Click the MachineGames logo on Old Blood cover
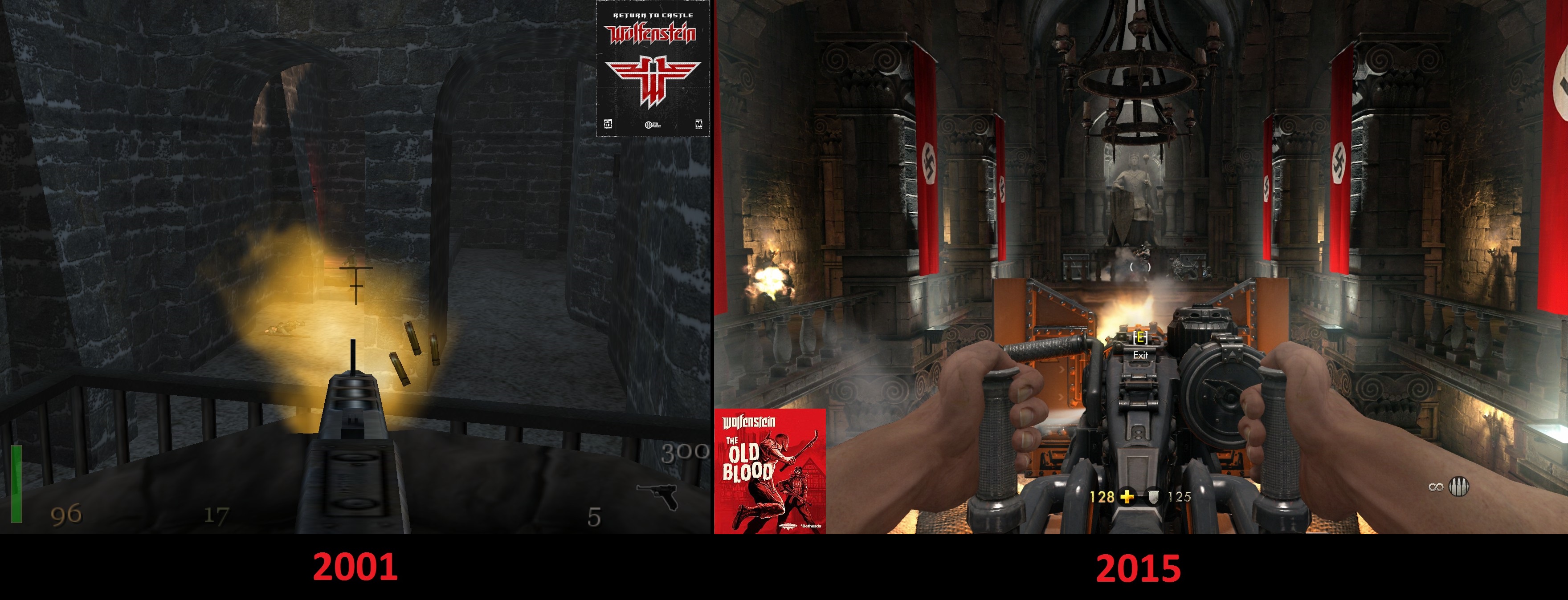The height and width of the screenshot is (600, 1568). point(789,525)
